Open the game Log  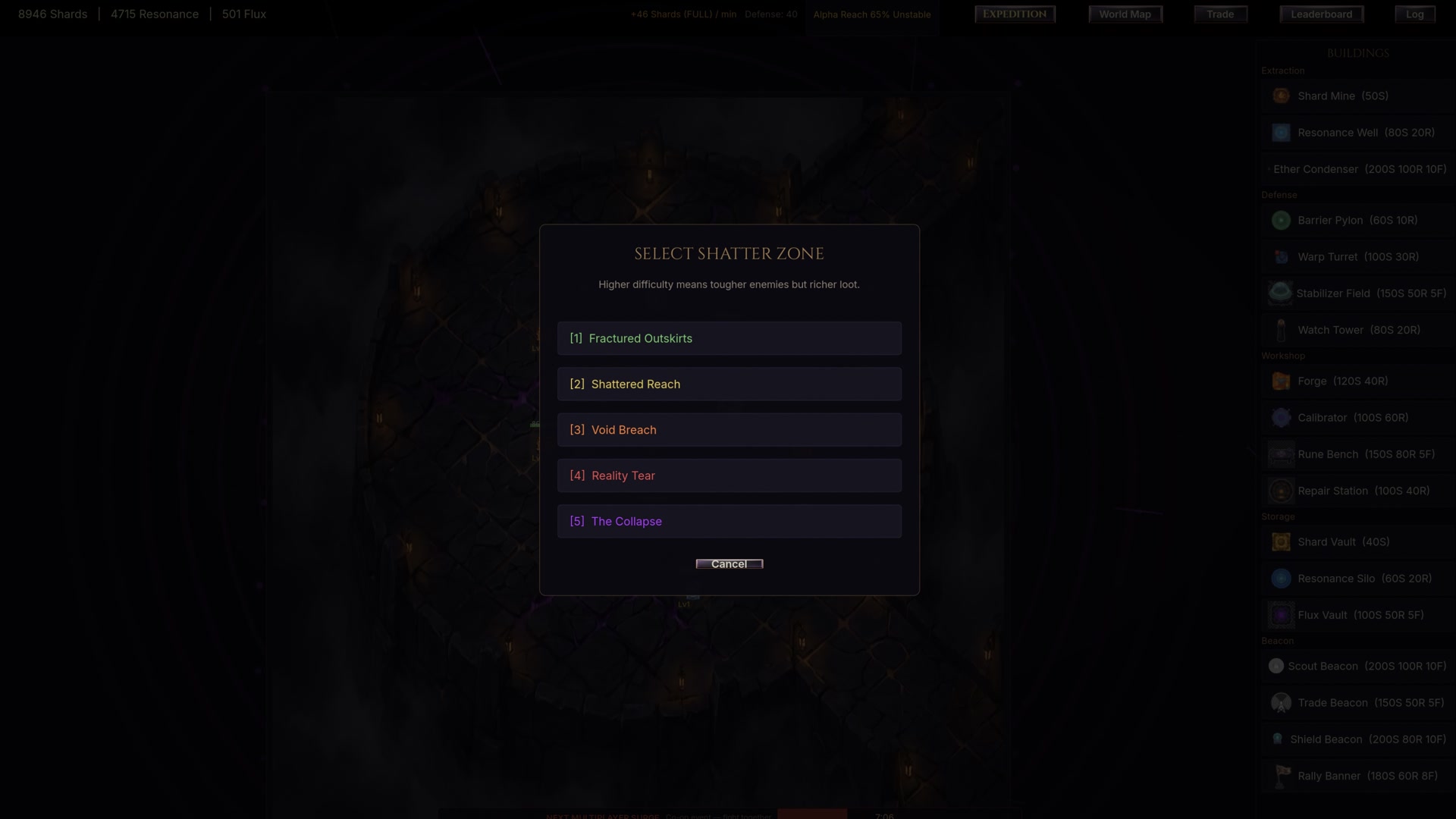(1414, 14)
